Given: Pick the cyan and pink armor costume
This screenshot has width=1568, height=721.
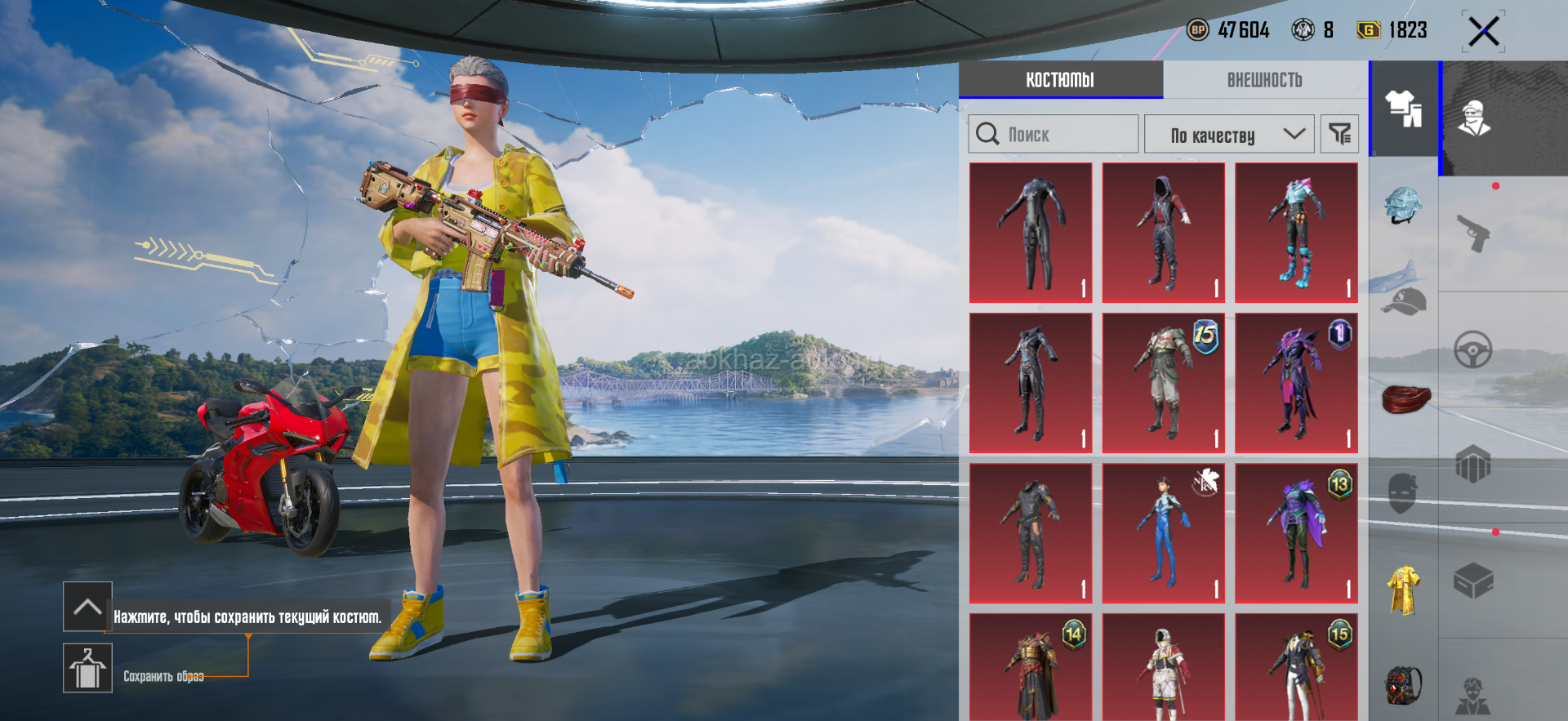Looking at the screenshot, I should tap(1296, 233).
